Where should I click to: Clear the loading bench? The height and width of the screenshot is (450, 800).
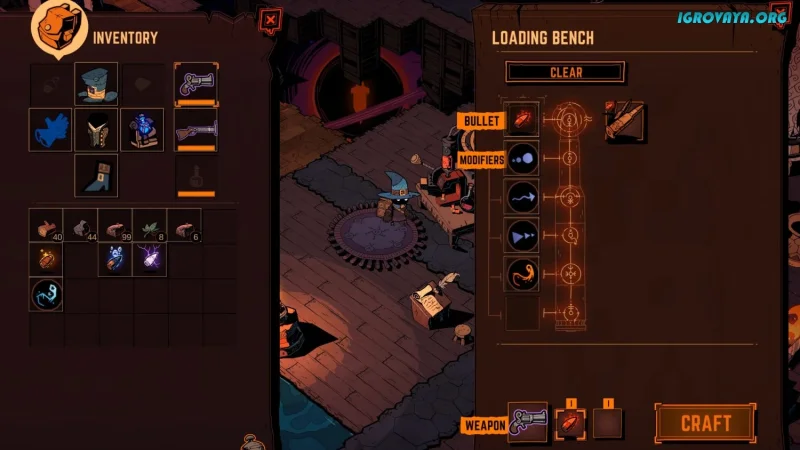(x=565, y=72)
